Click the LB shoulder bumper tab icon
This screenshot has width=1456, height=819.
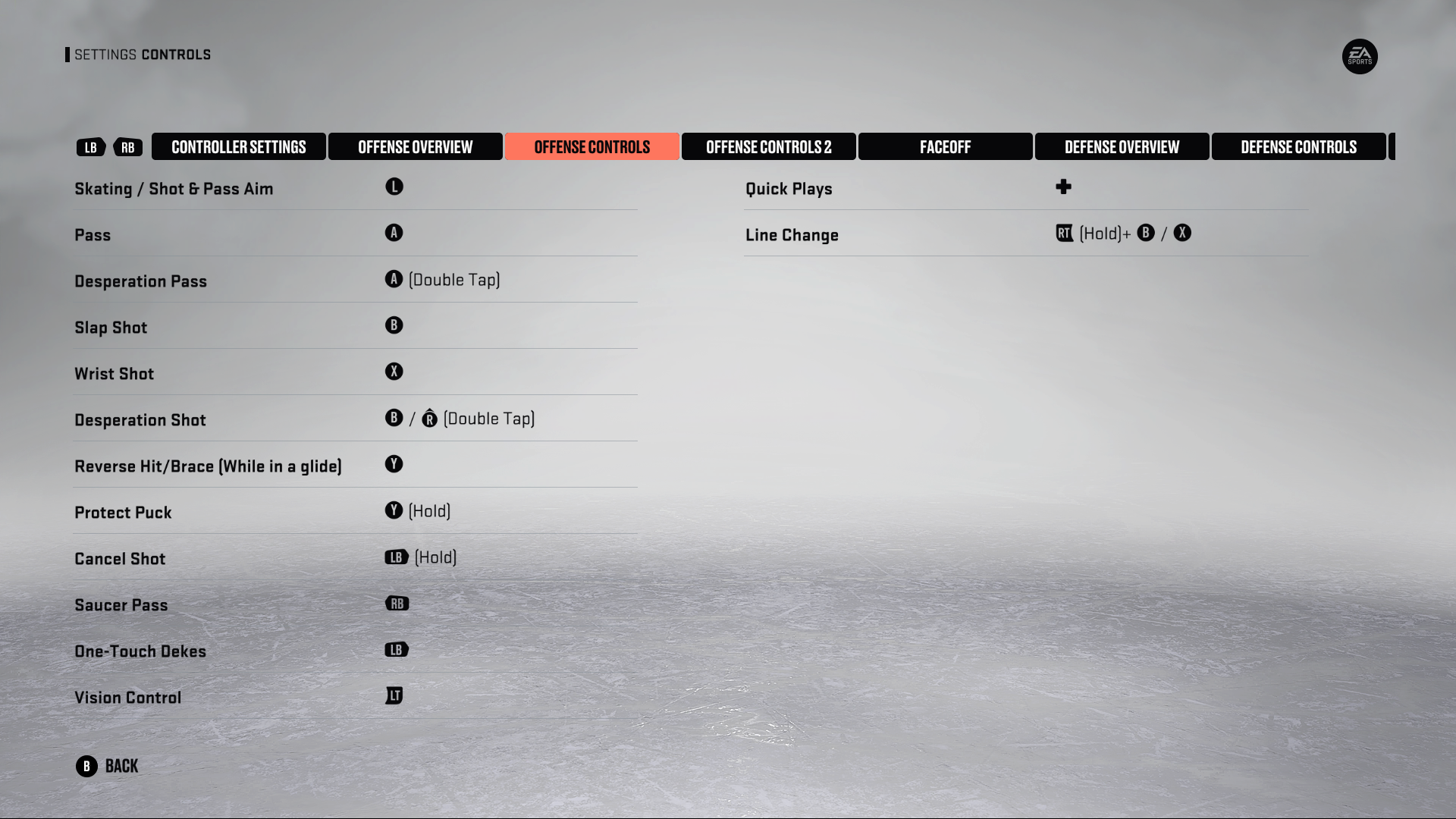(90, 147)
